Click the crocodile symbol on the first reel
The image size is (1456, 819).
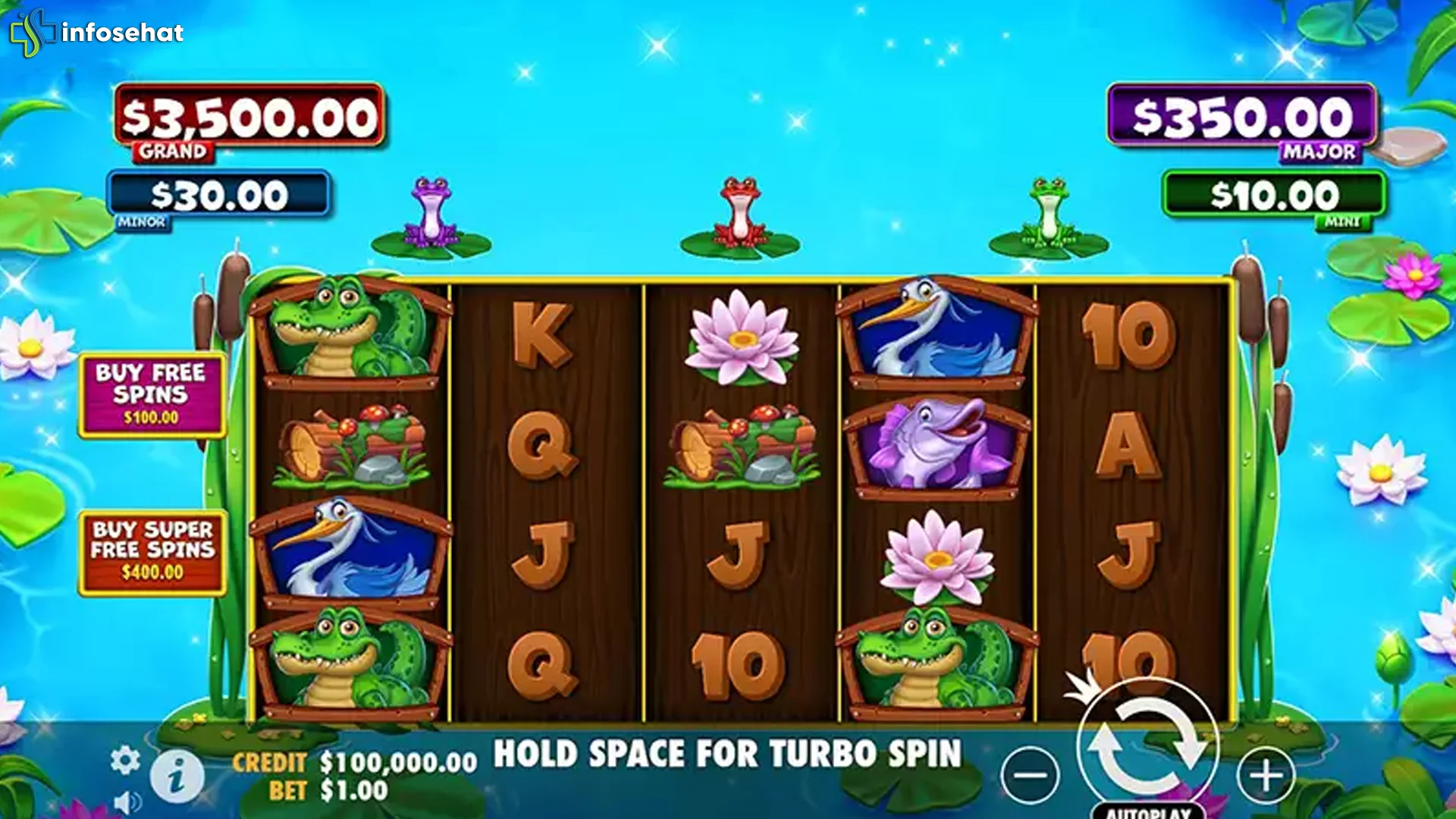tap(349, 331)
